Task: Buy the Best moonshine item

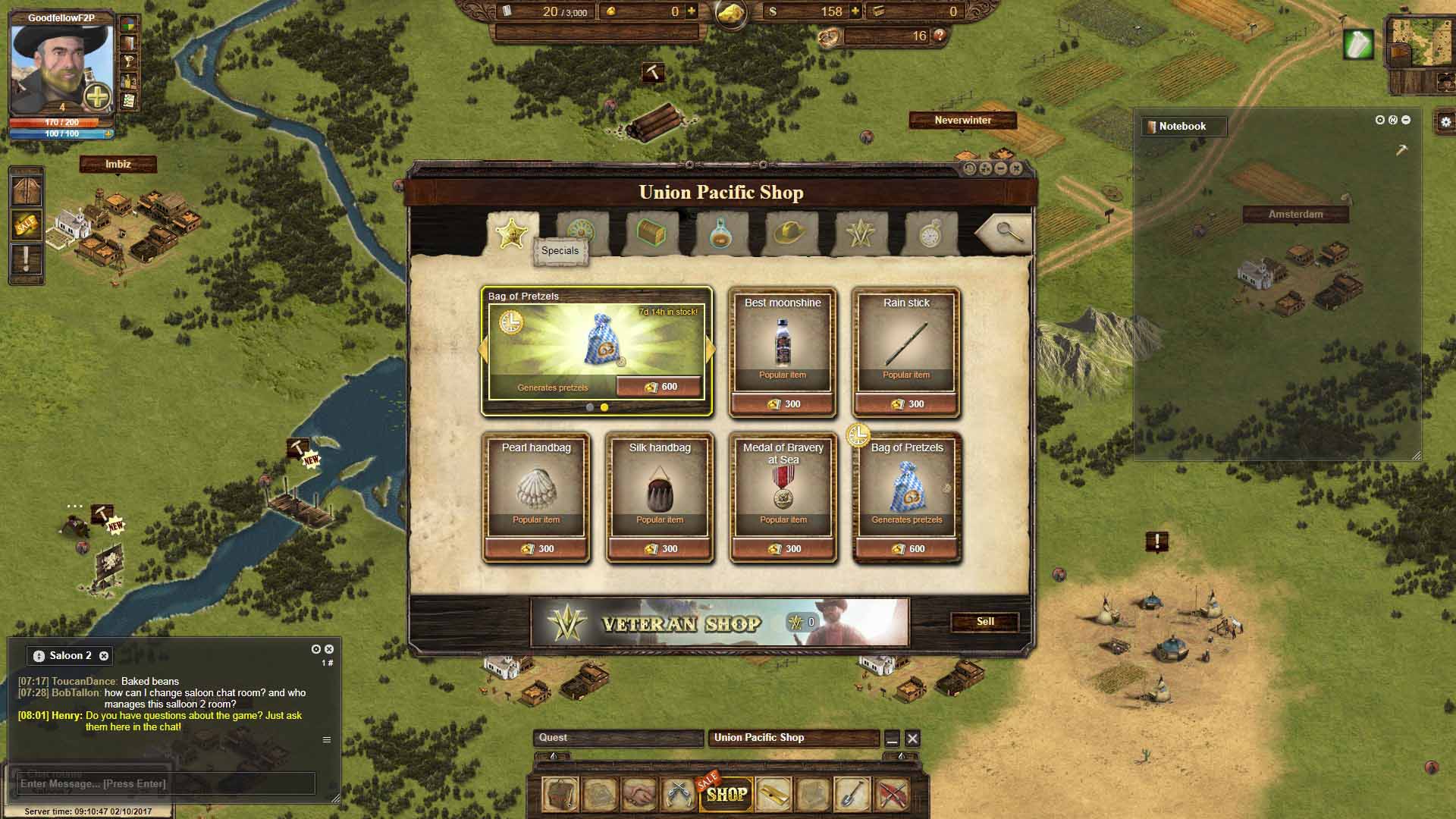Action: (783, 404)
